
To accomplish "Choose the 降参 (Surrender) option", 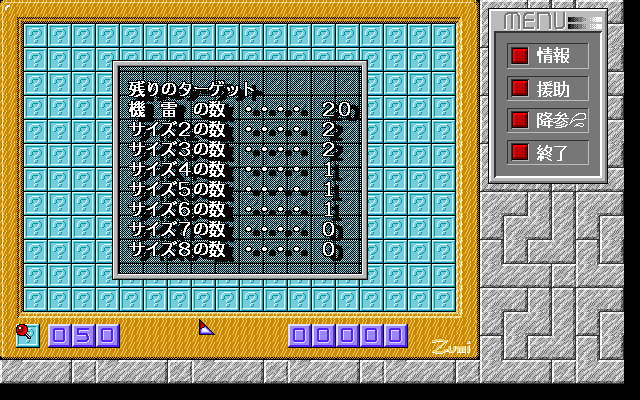I will pos(547,121).
